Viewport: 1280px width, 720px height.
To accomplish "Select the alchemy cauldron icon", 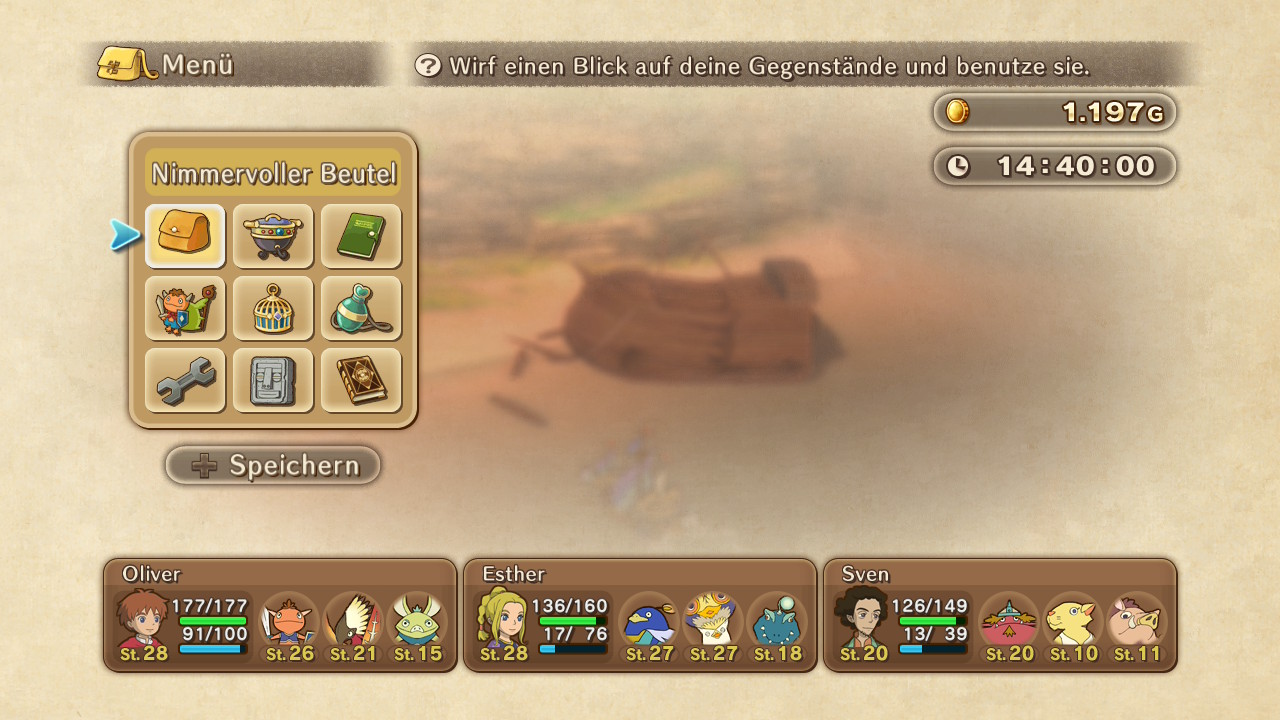I will coord(273,236).
